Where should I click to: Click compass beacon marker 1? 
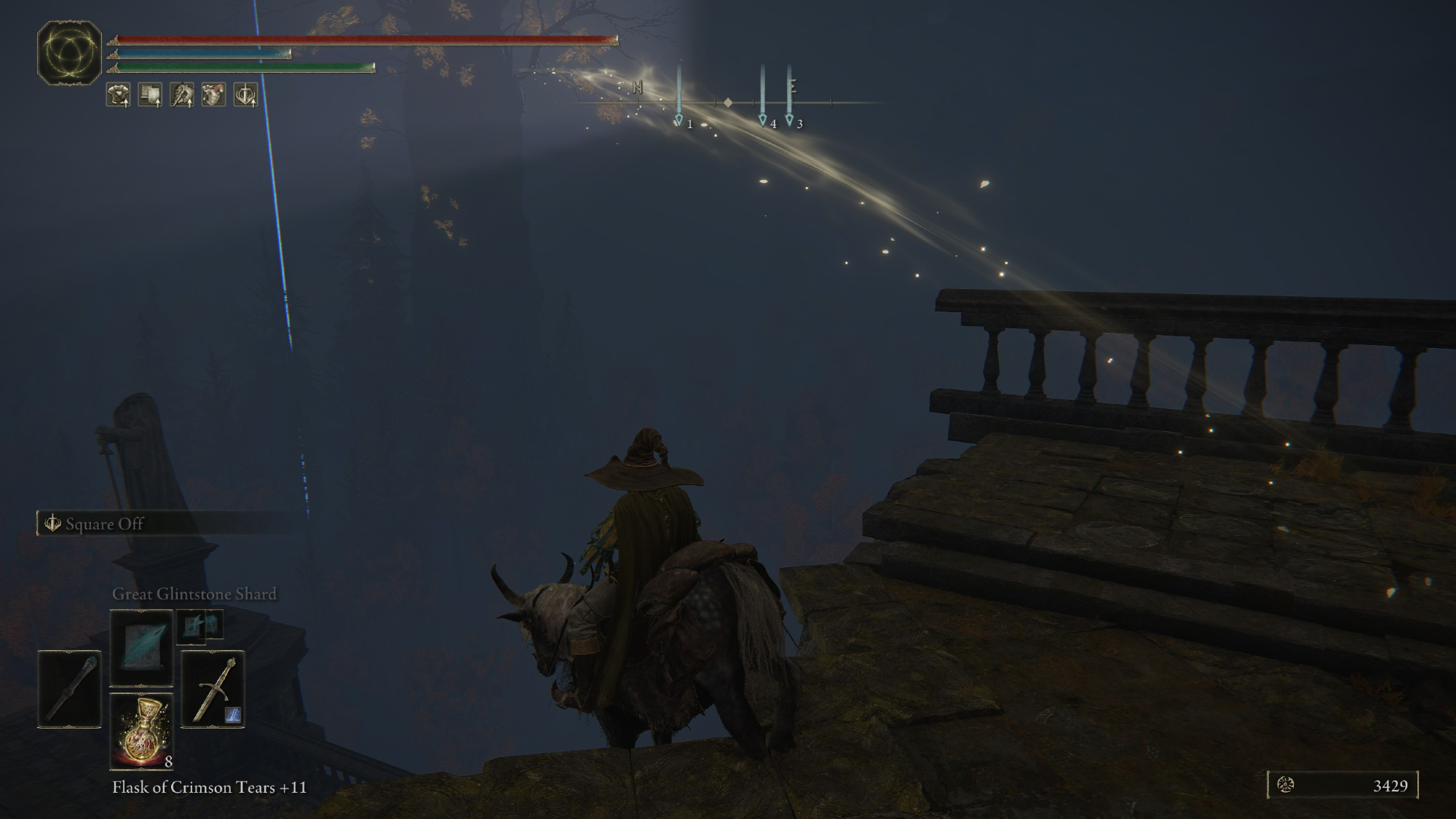(x=679, y=120)
